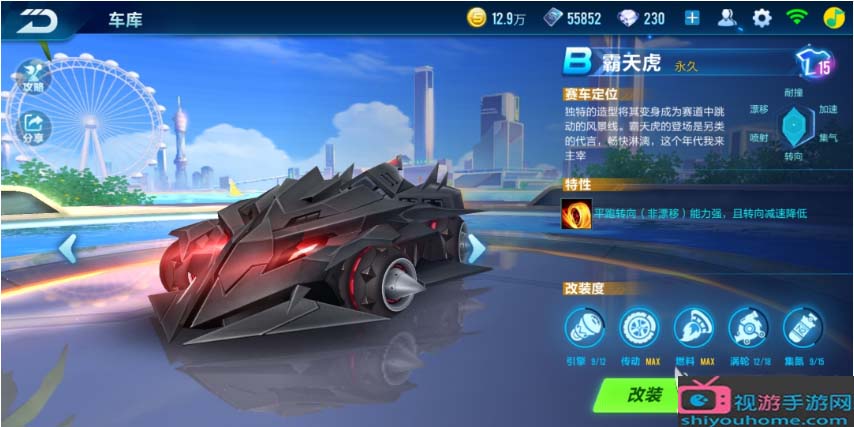Open the 攻略 strategy guide
The height and width of the screenshot is (427, 854).
33,75
